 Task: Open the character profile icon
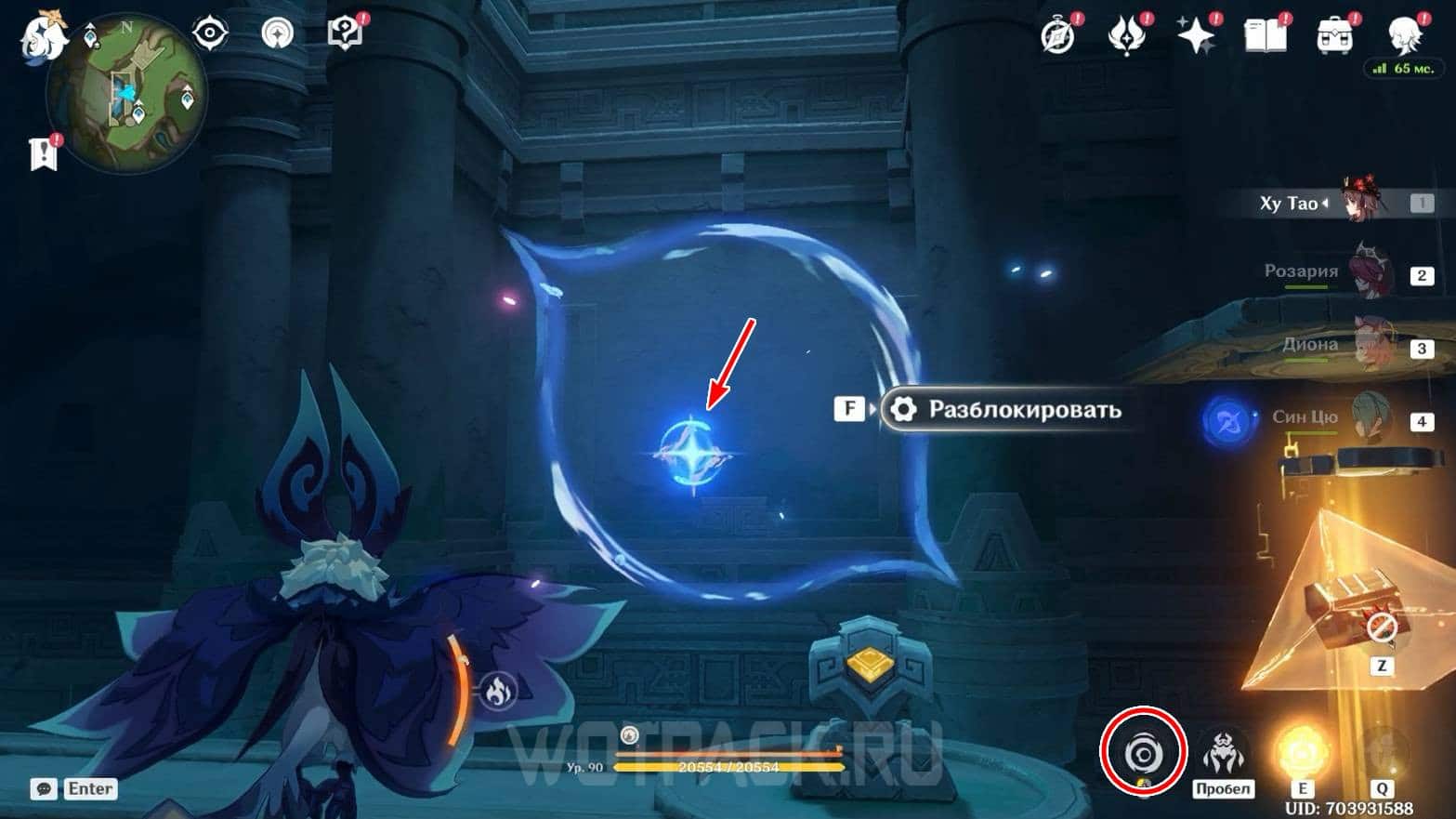(1403, 34)
